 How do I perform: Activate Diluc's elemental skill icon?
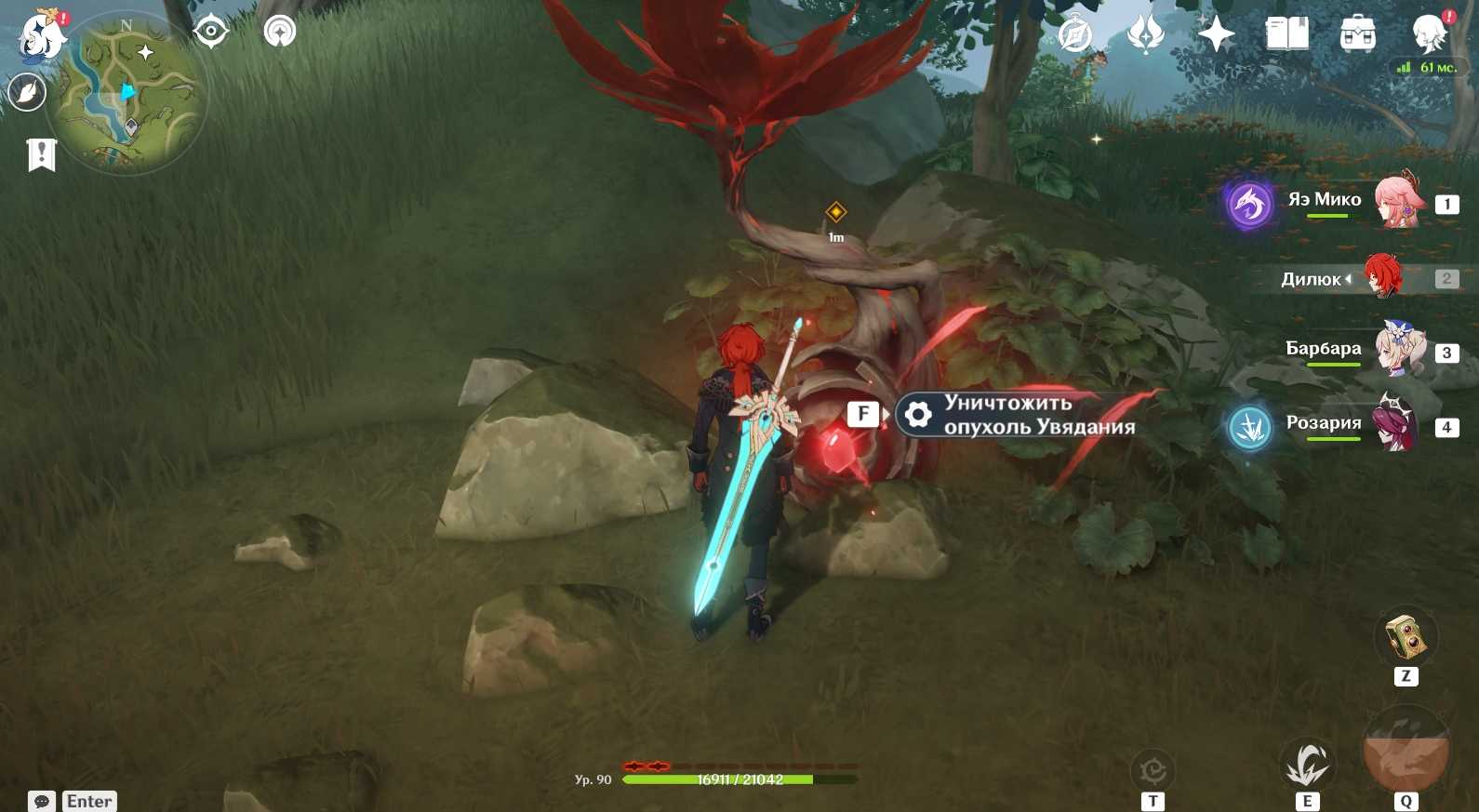[x=1307, y=765]
